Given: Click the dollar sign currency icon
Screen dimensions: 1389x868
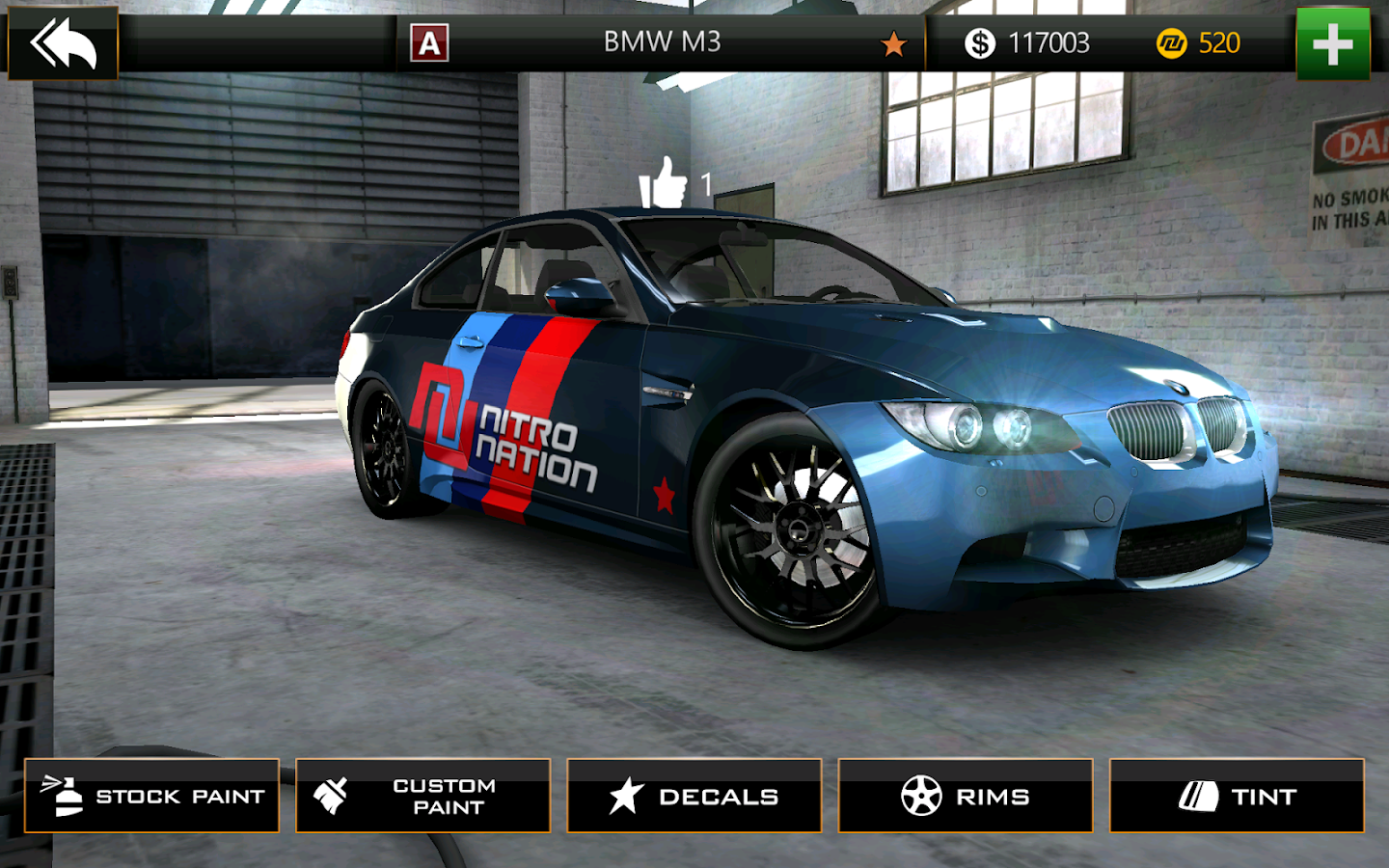Looking at the screenshot, I should (979, 42).
